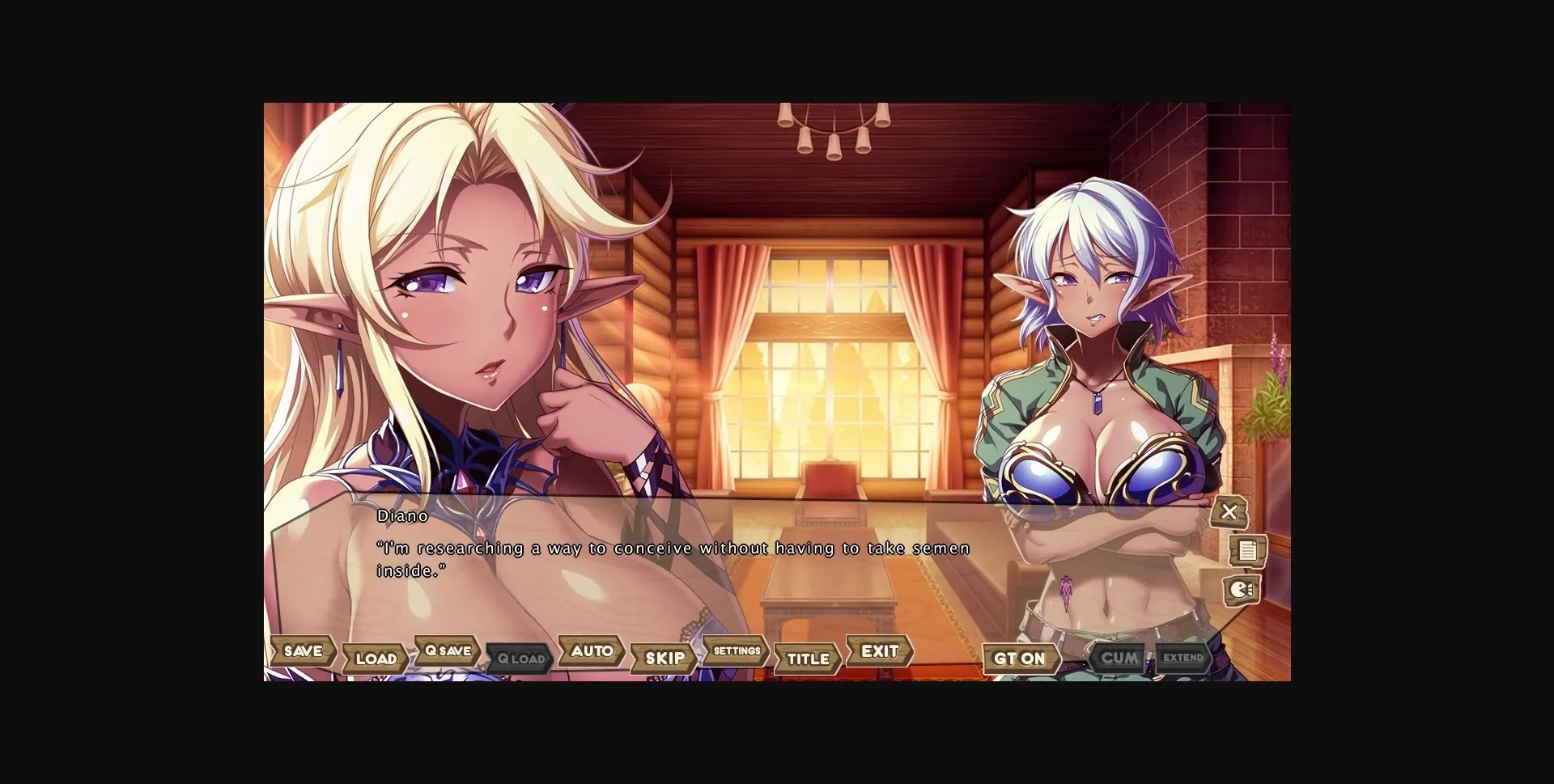Image resolution: width=1554 pixels, height=784 pixels.
Task: Replay the voice line using the face icon
Action: [x=1242, y=591]
